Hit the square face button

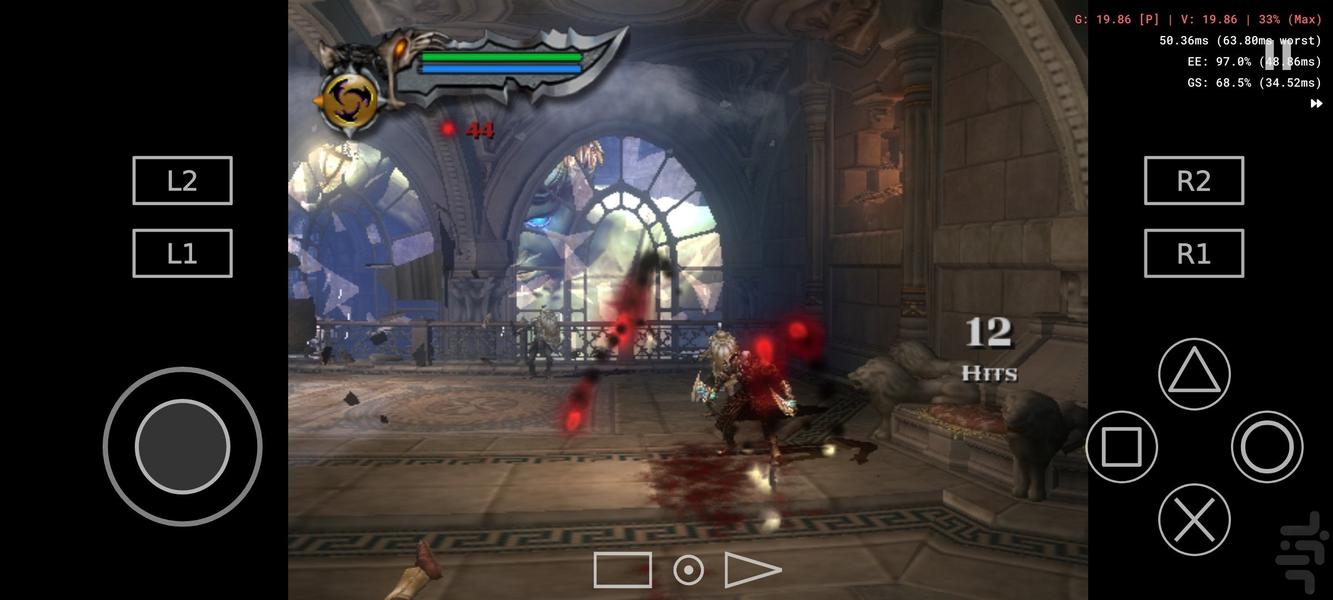[x=1121, y=447]
